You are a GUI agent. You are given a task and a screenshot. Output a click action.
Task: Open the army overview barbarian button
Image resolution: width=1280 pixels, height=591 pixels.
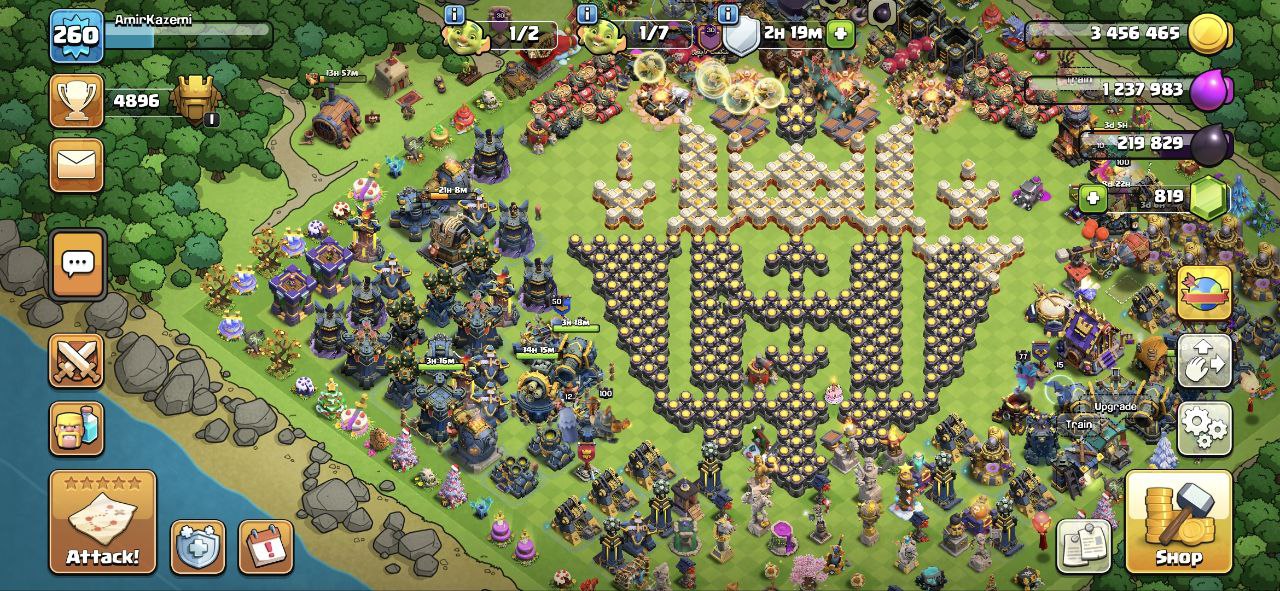click(76, 428)
